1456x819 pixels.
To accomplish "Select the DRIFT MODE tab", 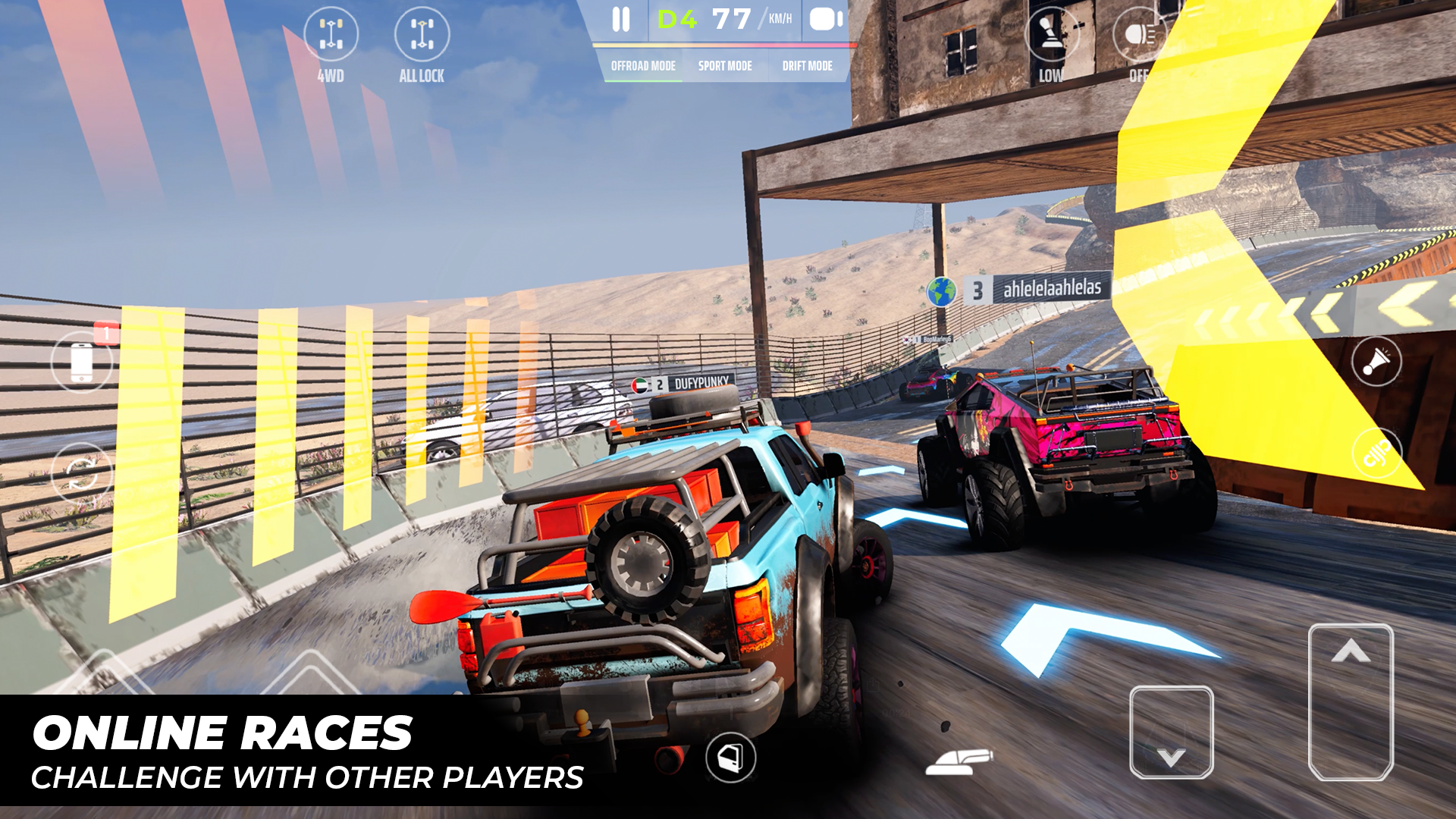I will [x=808, y=66].
